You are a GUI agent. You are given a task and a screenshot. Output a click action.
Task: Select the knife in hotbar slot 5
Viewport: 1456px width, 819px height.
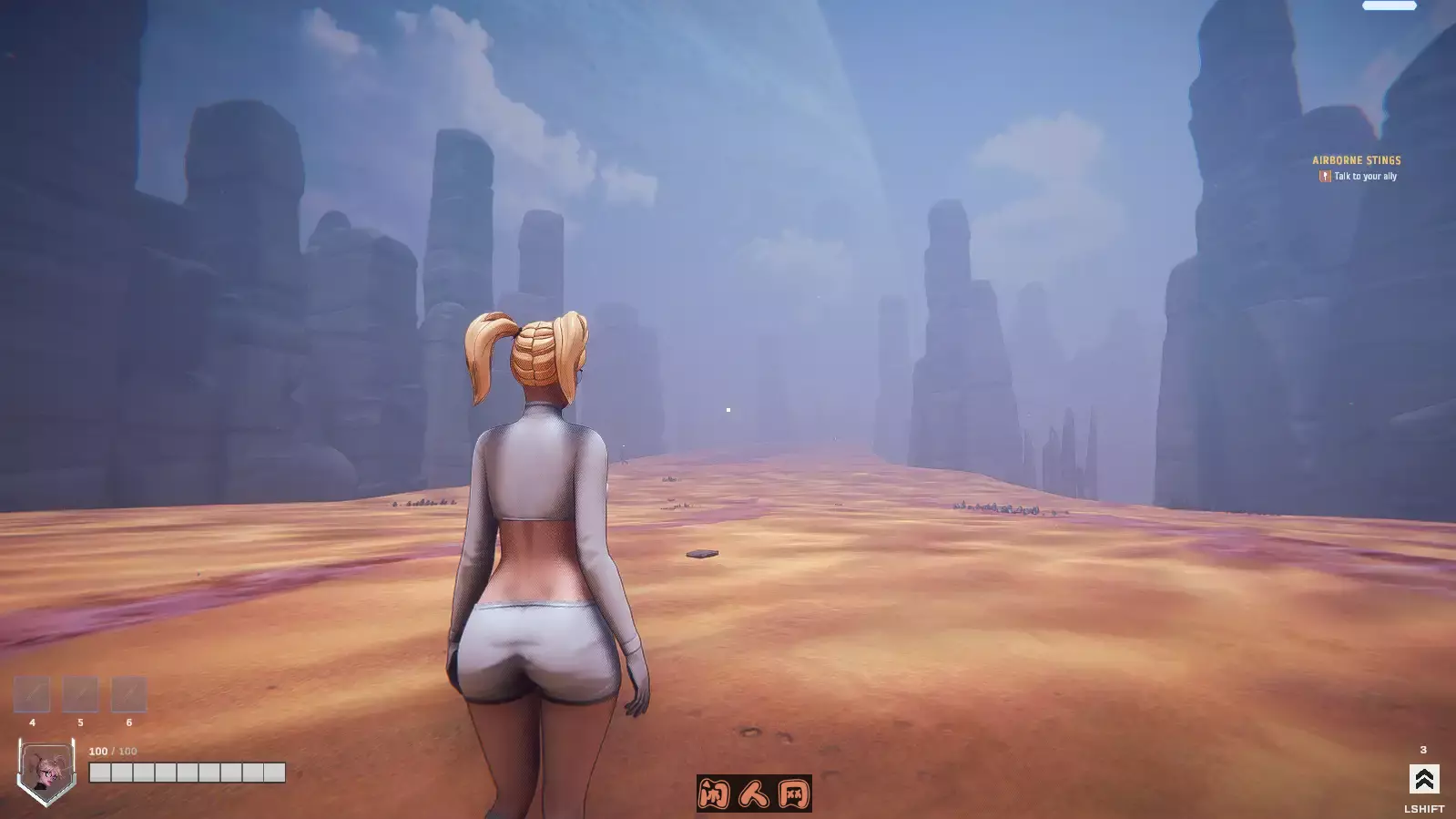81,694
